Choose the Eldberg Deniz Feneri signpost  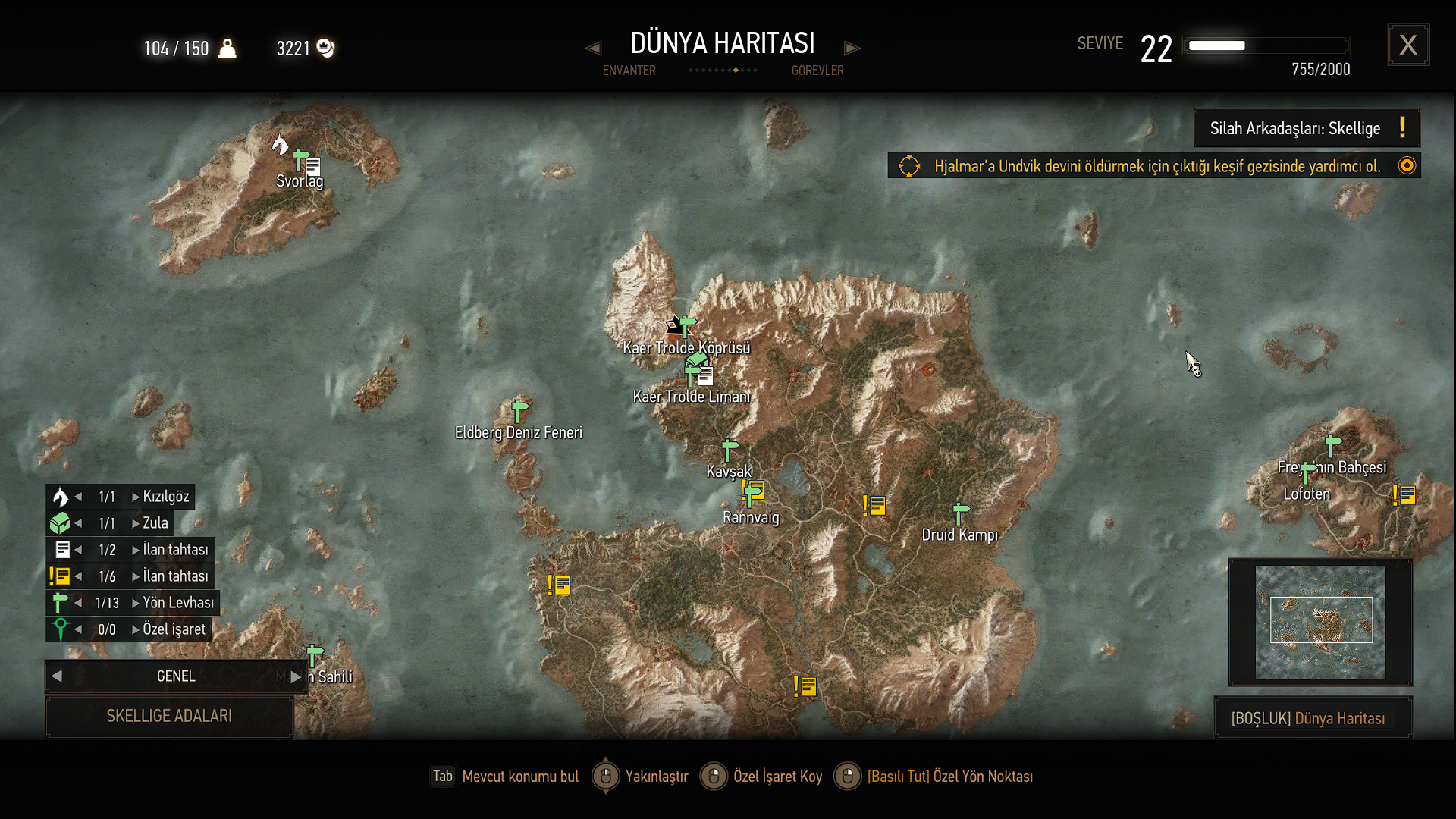click(519, 411)
